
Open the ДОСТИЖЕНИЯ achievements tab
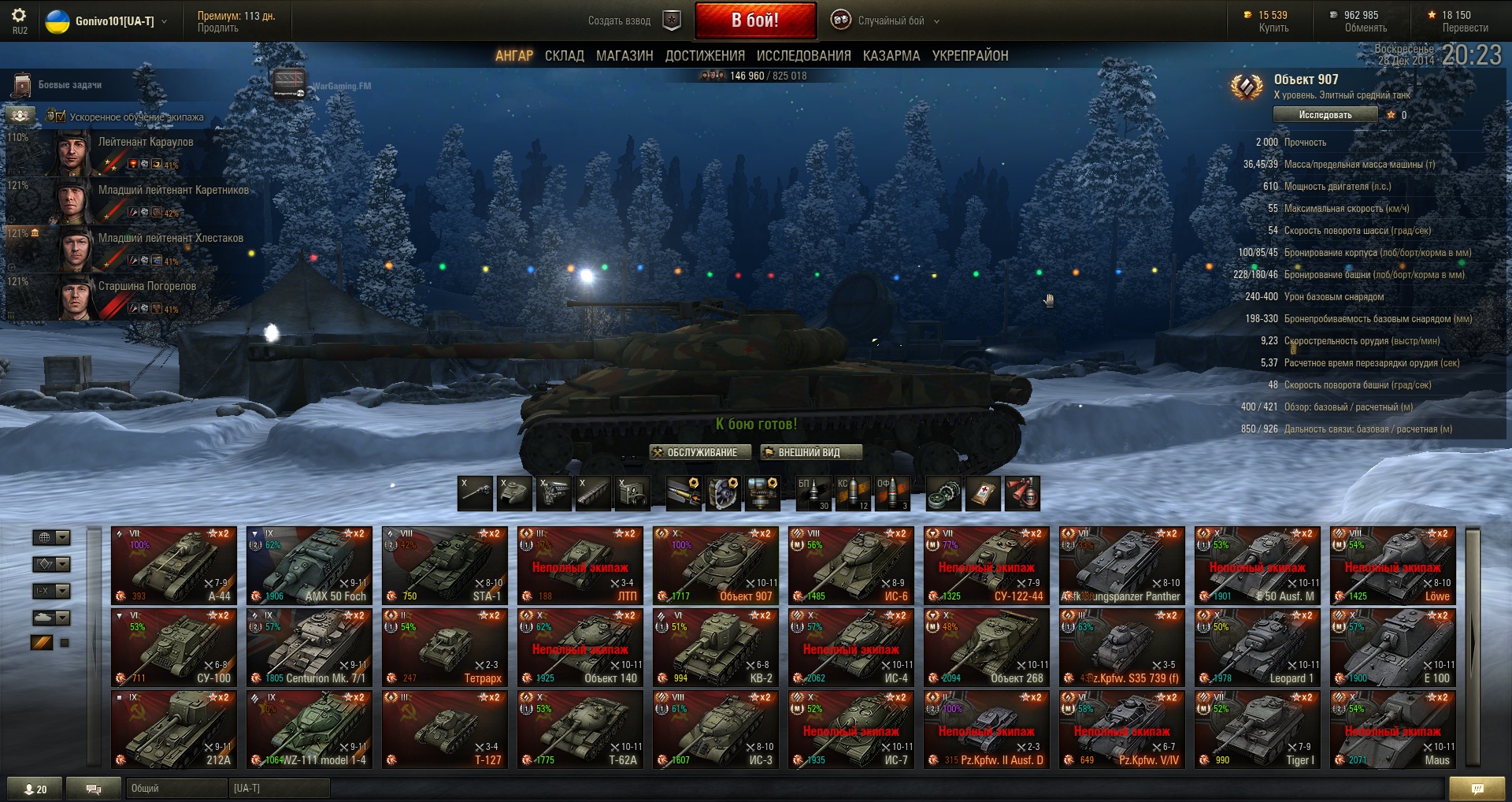(704, 56)
